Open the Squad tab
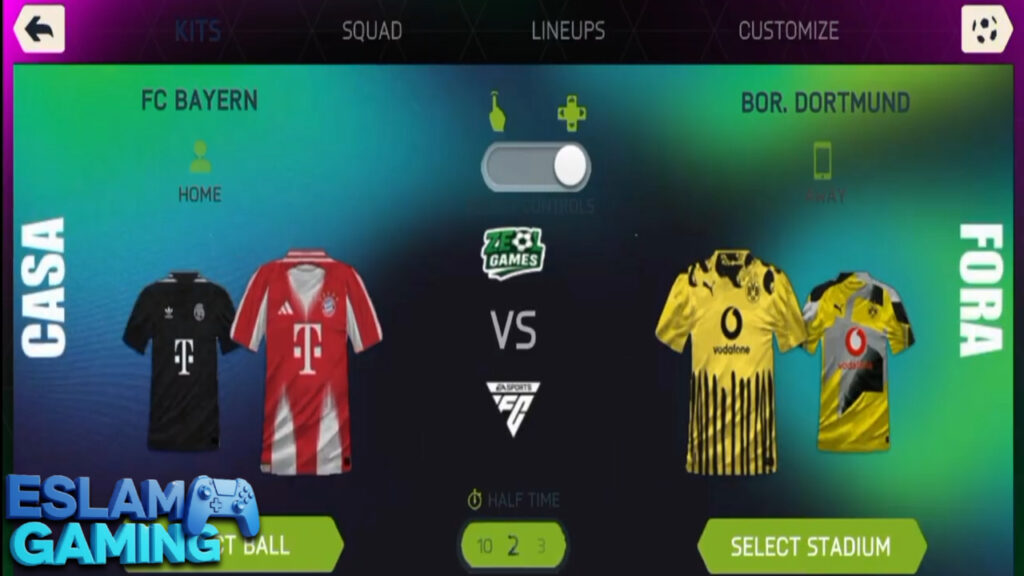The image size is (1024, 576). pyautogui.click(x=372, y=31)
